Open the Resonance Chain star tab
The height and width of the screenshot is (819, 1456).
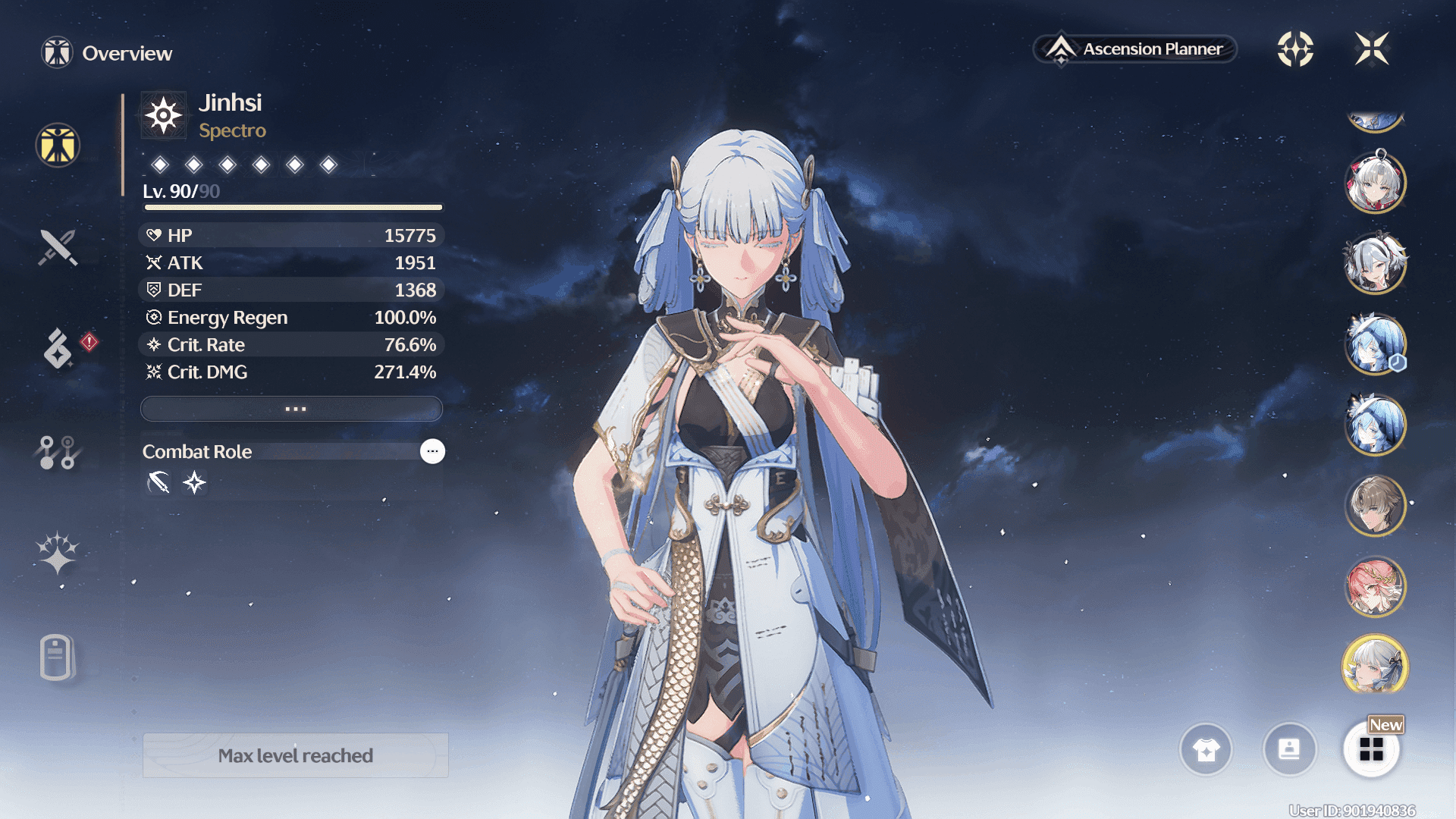coord(58,552)
